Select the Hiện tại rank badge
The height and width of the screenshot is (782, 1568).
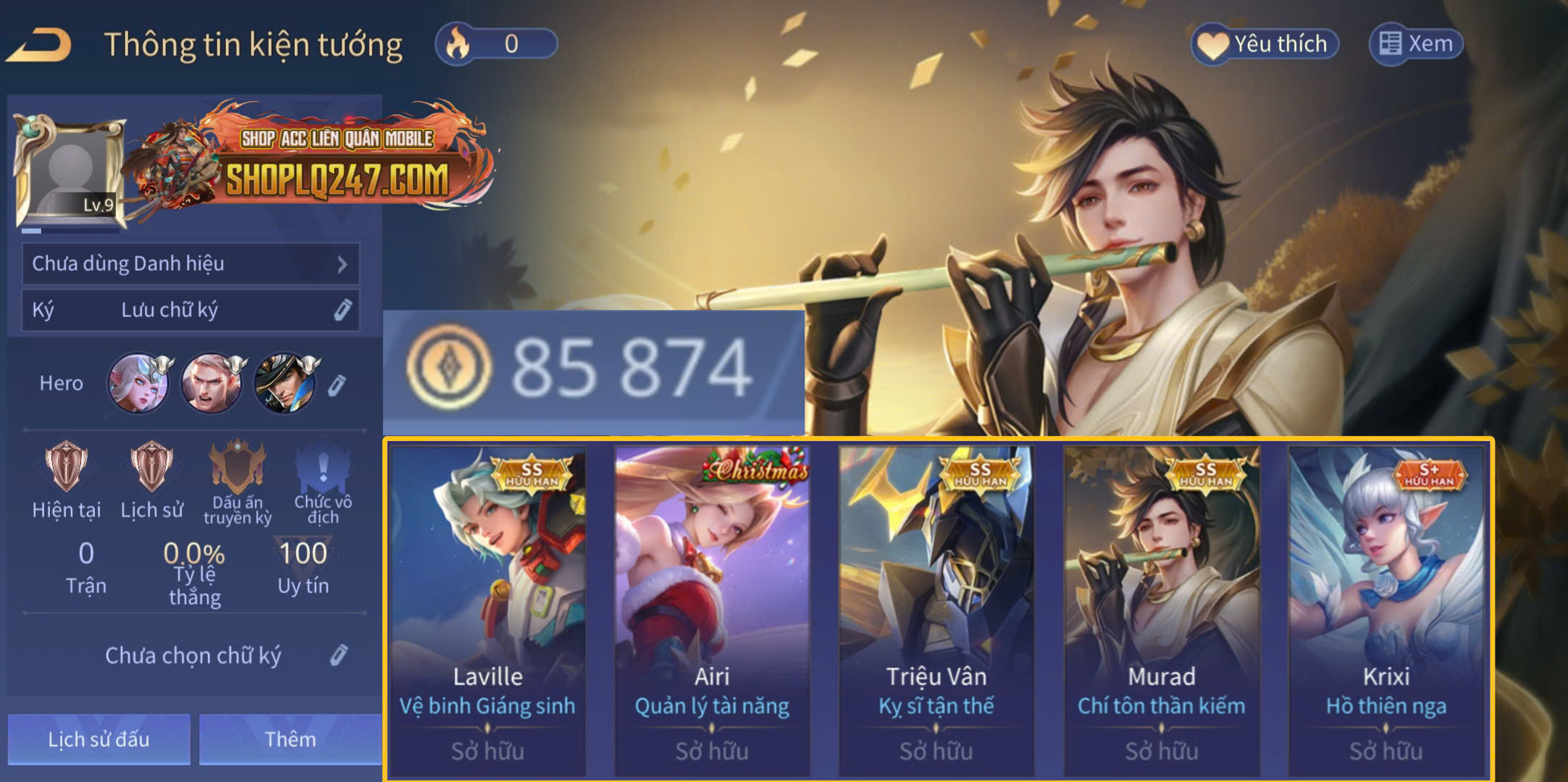coord(67,467)
